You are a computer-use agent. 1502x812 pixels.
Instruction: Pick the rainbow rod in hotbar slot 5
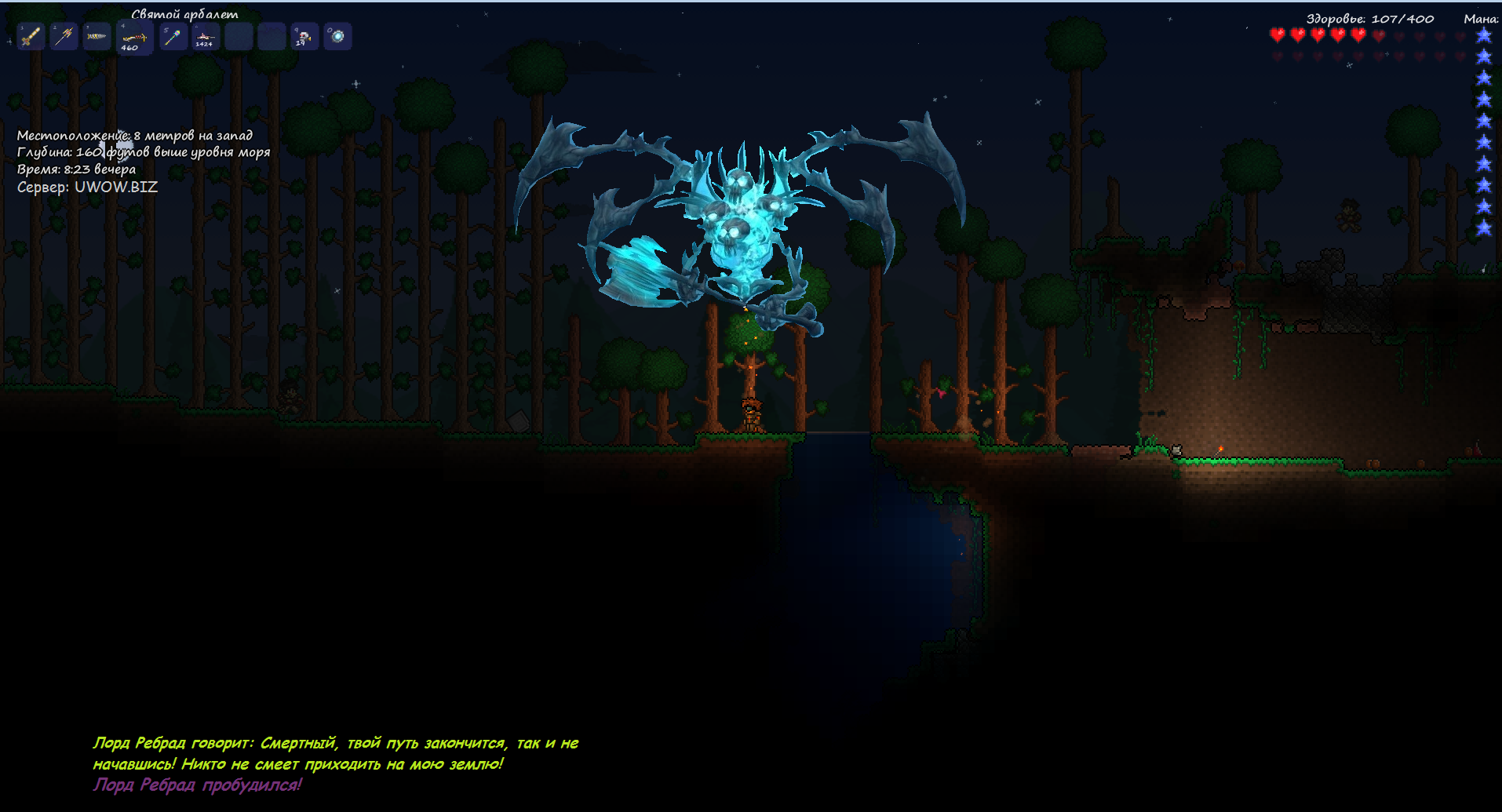point(173,36)
